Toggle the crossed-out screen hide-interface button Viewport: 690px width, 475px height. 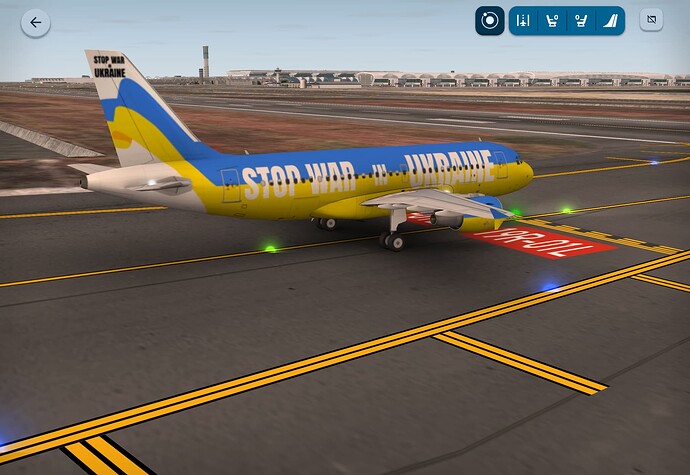(651, 20)
